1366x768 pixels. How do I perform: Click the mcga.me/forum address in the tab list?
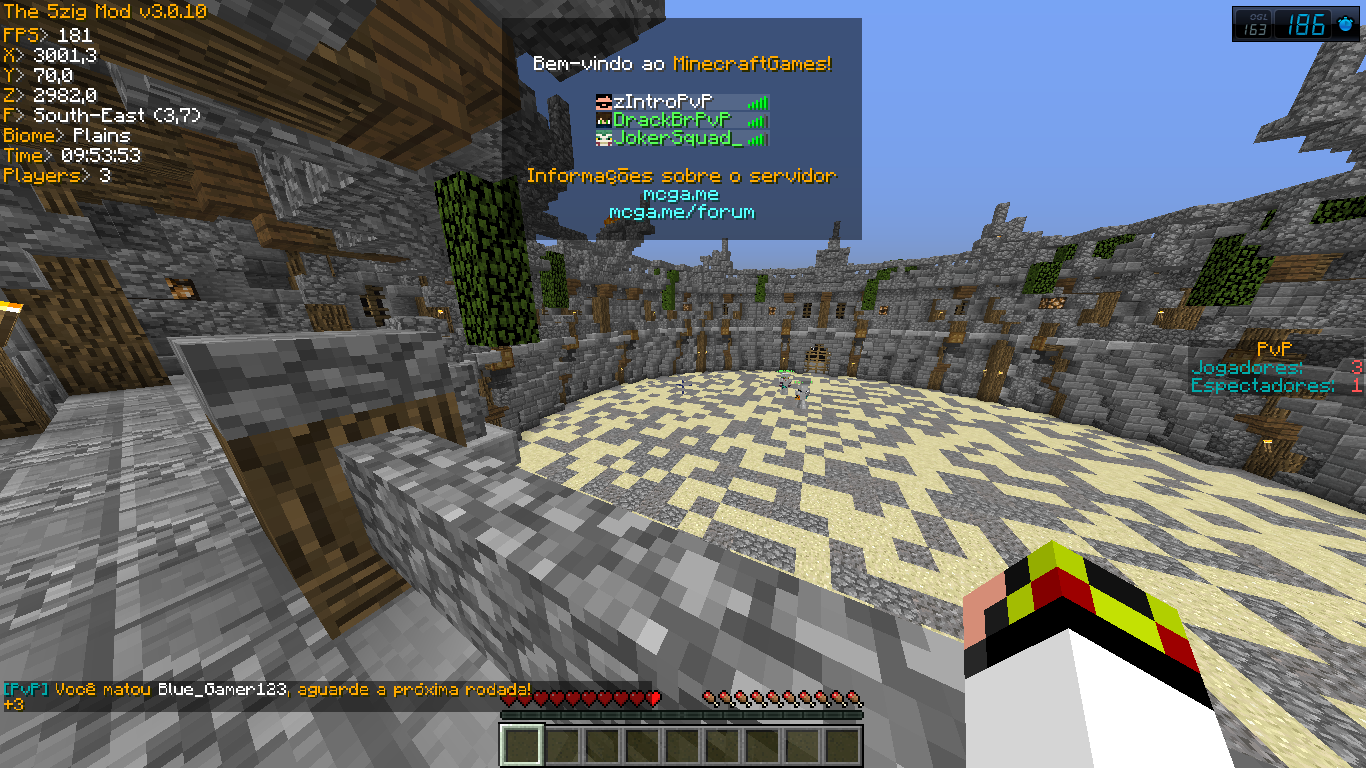pos(682,212)
